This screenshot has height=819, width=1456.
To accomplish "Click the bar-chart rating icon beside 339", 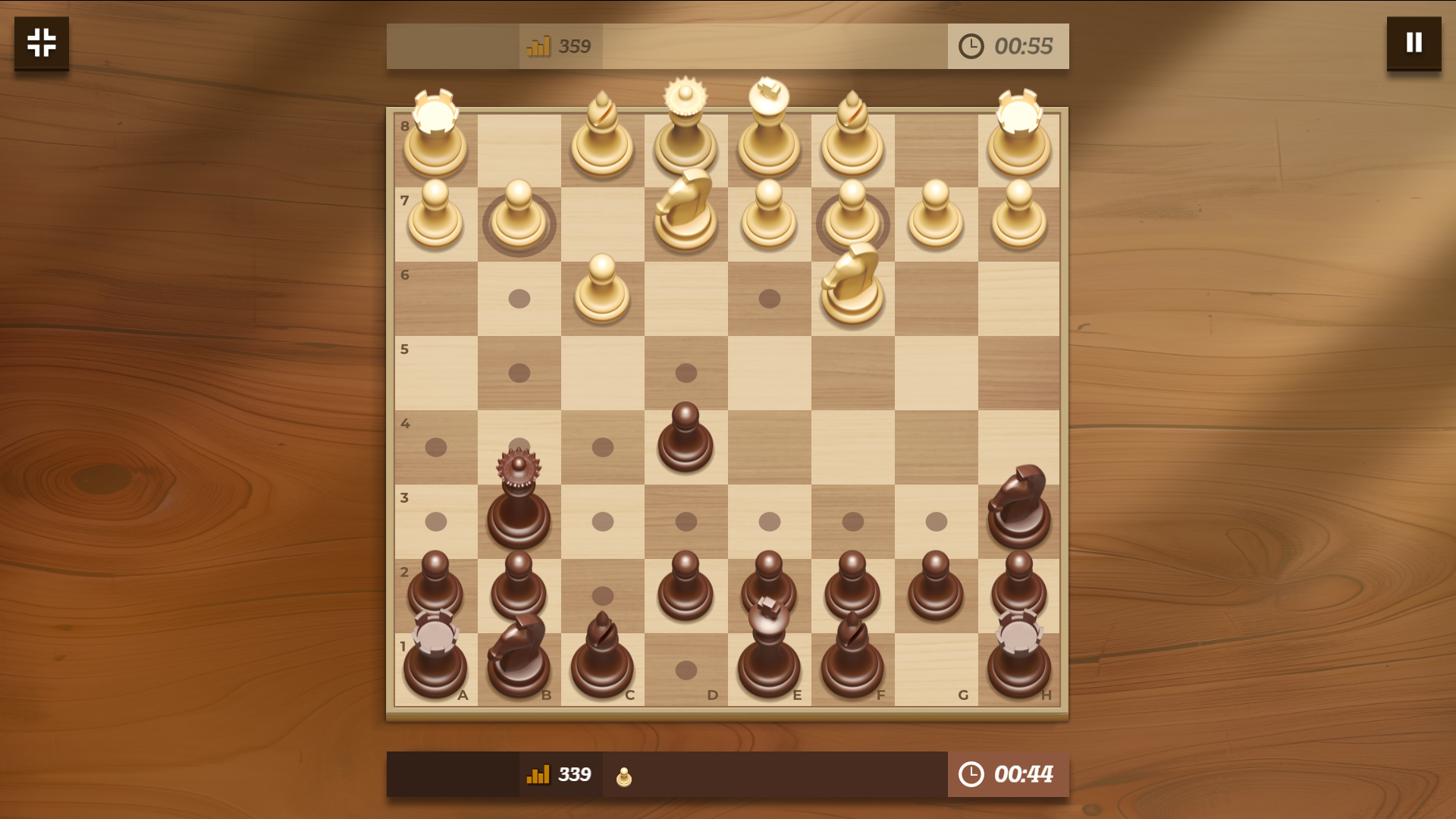I will 538,775.
